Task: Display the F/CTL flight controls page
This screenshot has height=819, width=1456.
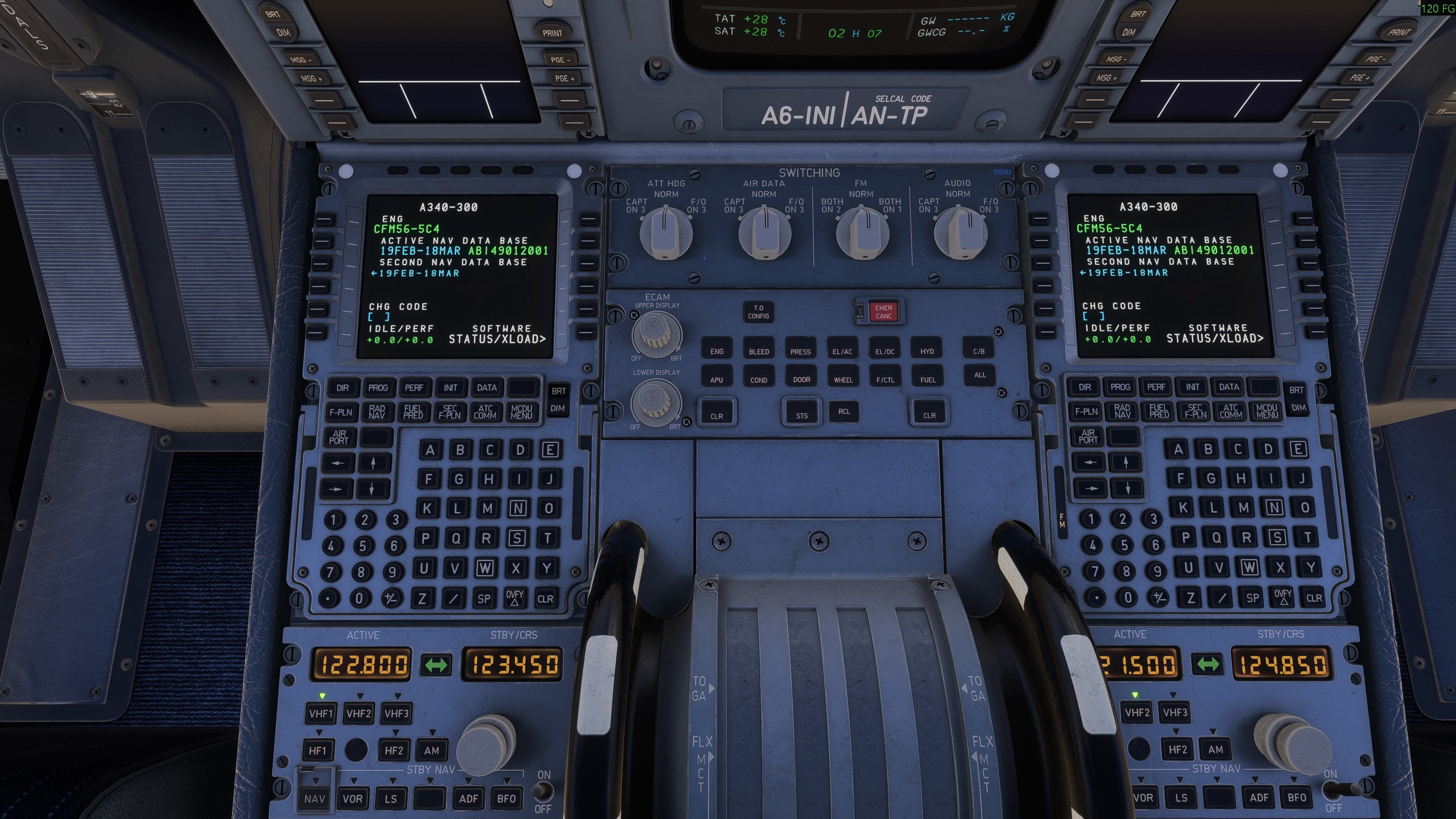Action: [x=885, y=379]
